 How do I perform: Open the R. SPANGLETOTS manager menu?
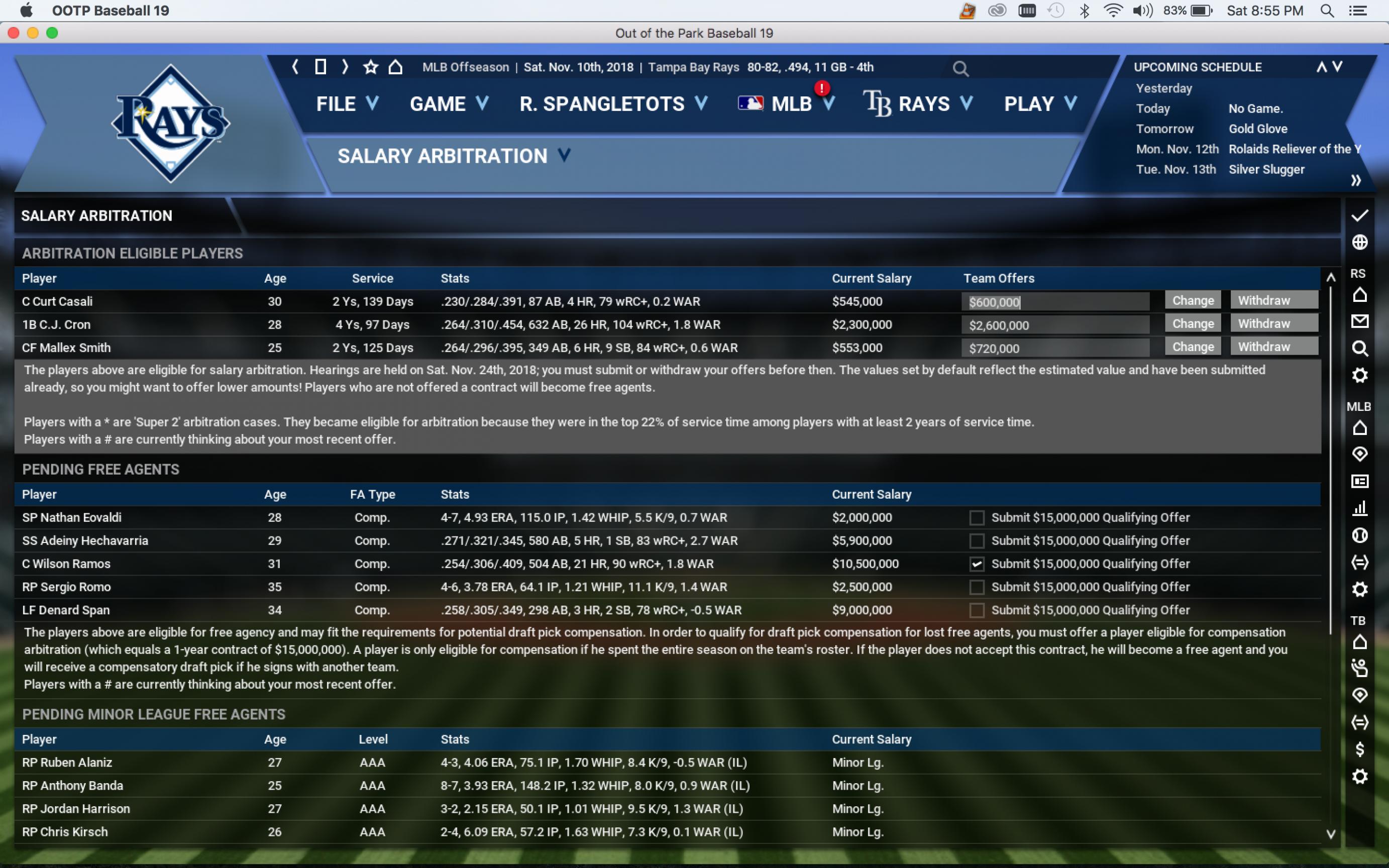click(612, 104)
